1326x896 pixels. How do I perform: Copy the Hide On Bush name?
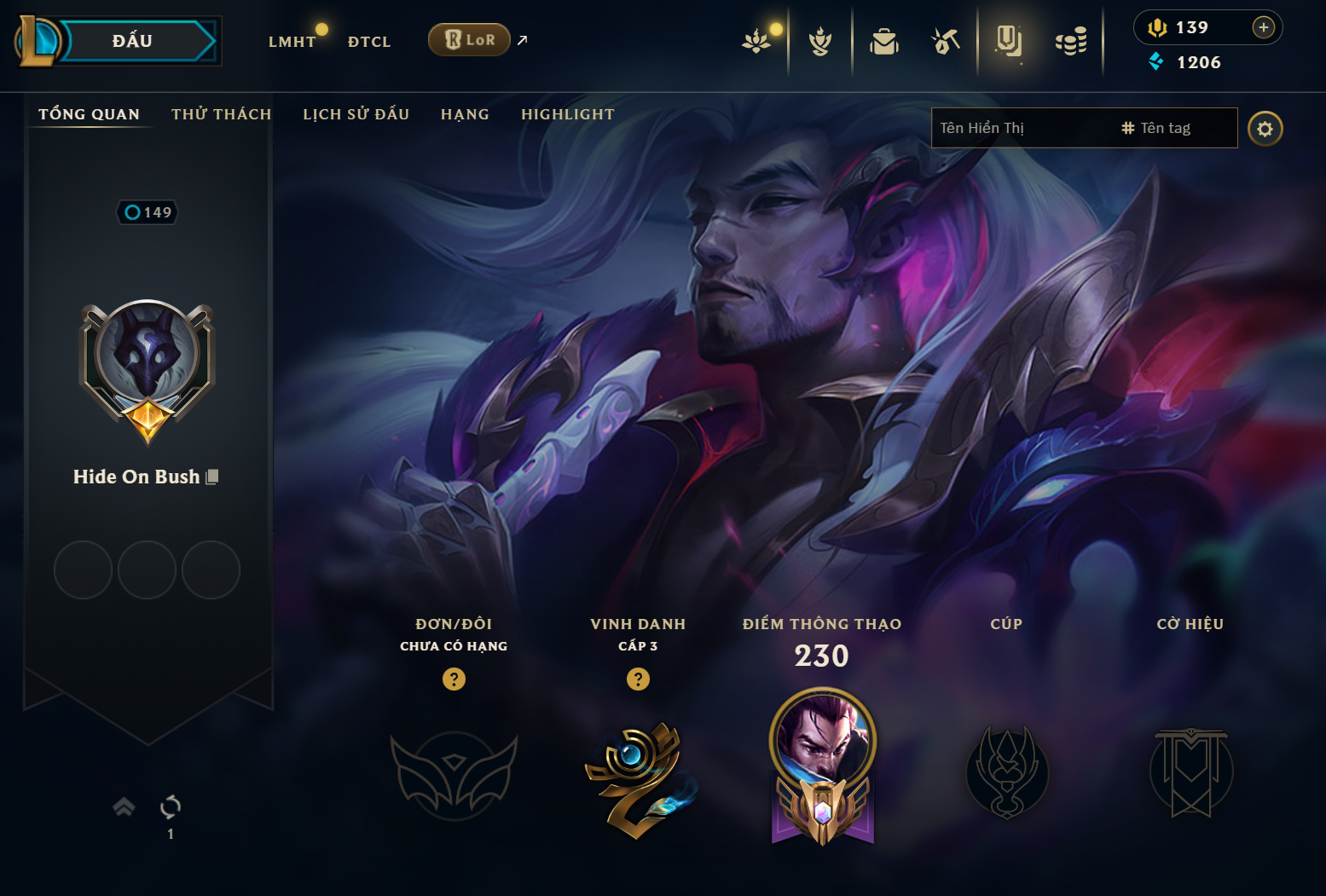click(212, 477)
